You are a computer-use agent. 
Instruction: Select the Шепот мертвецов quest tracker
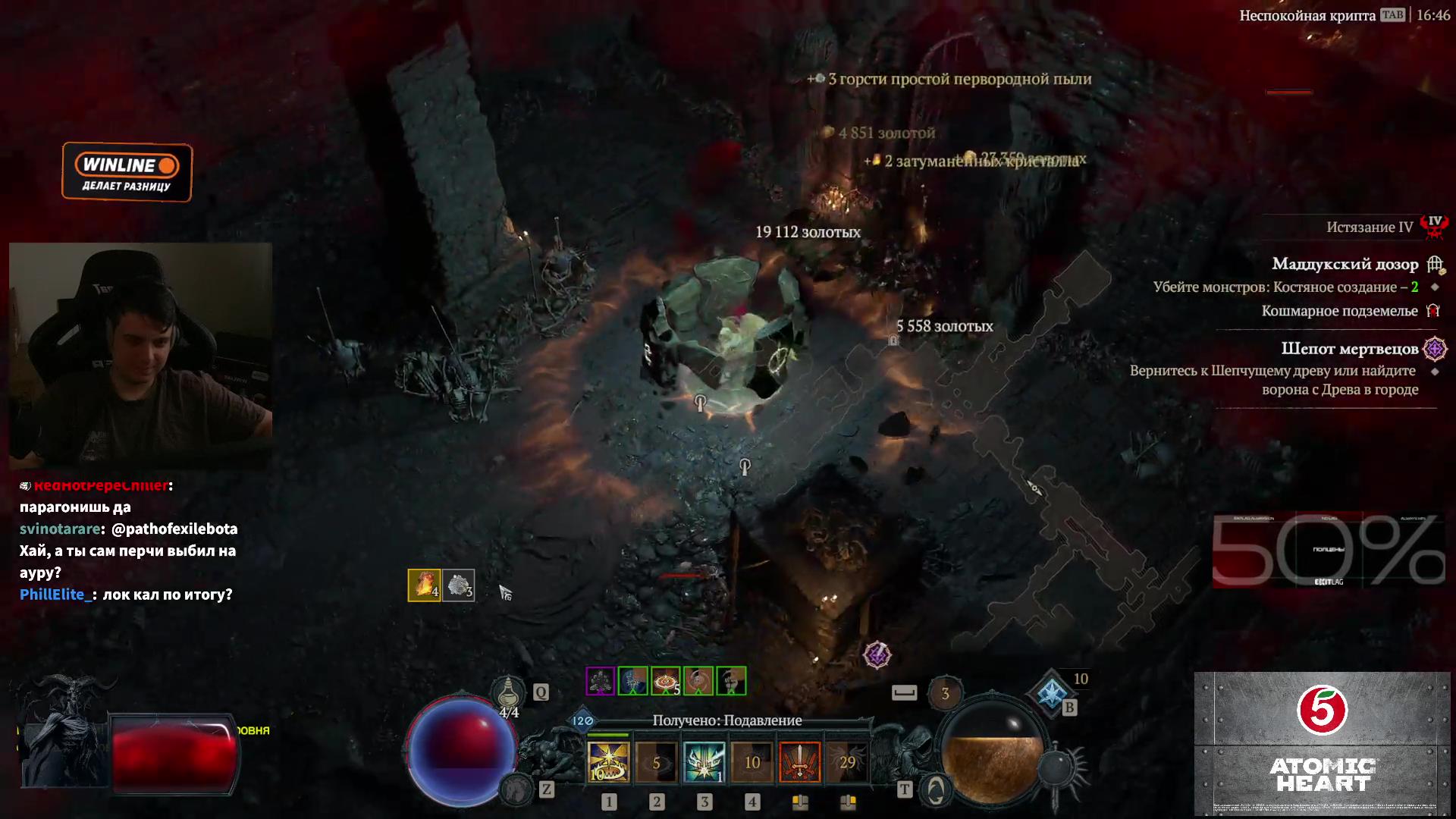tap(1349, 348)
